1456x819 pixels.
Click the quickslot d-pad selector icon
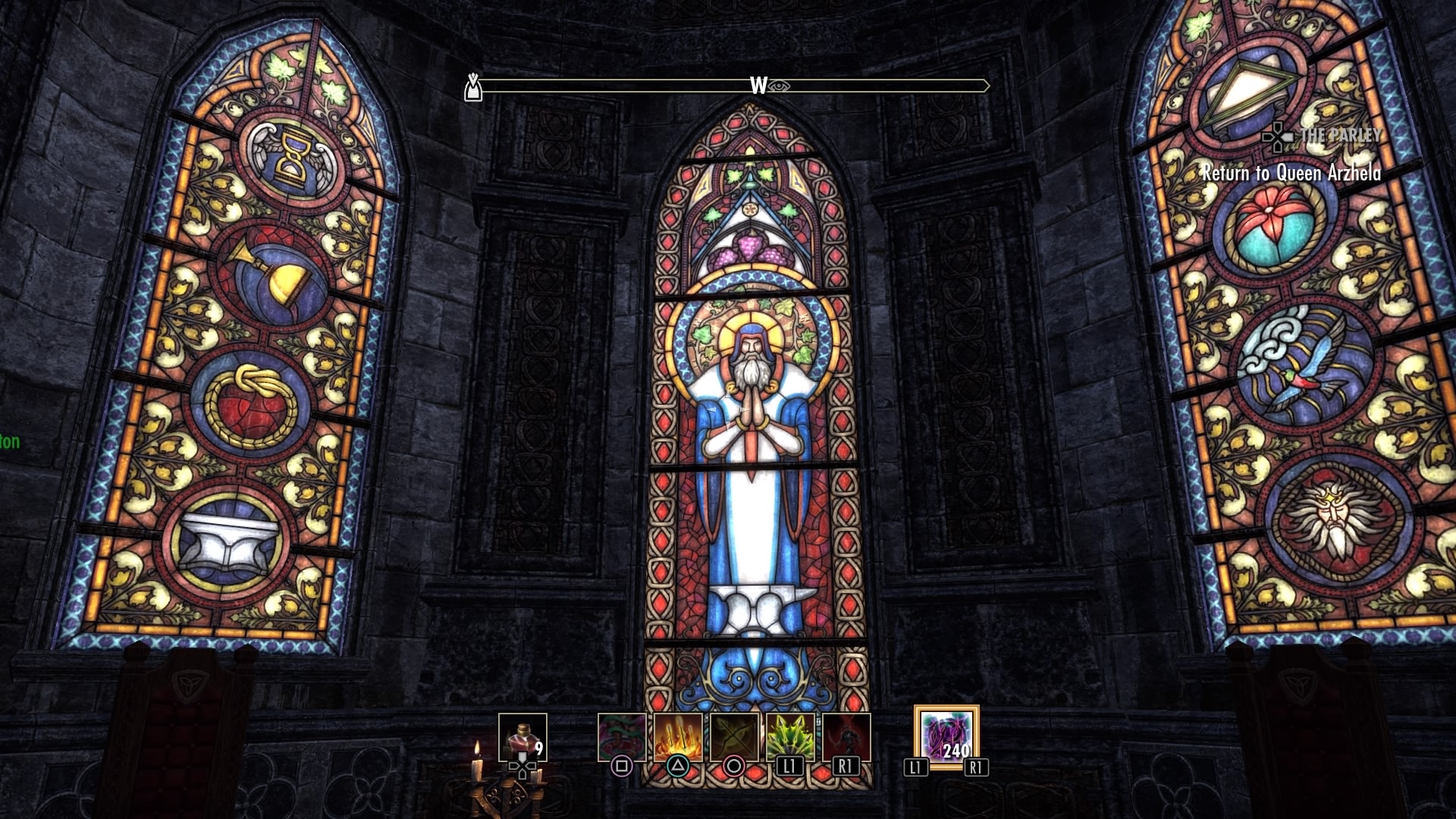pos(522,767)
